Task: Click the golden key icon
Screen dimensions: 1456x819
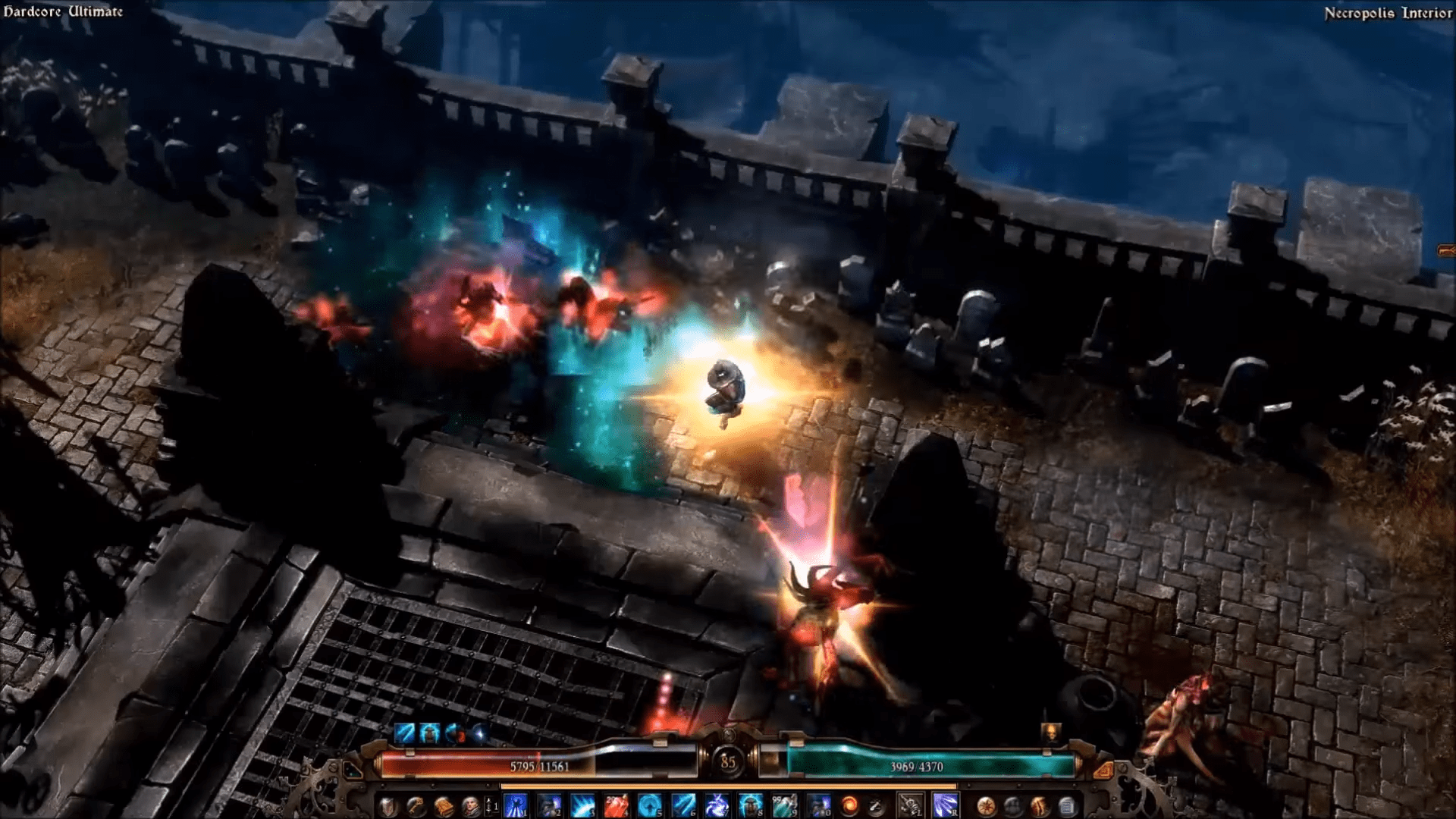Action: pyautogui.click(x=416, y=805)
